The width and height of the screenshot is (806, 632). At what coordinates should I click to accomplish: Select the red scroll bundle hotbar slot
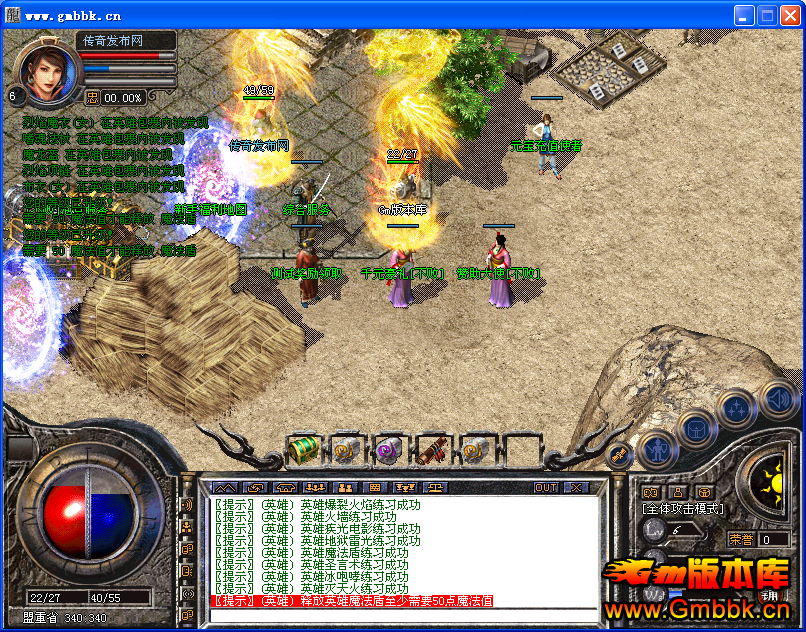433,451
